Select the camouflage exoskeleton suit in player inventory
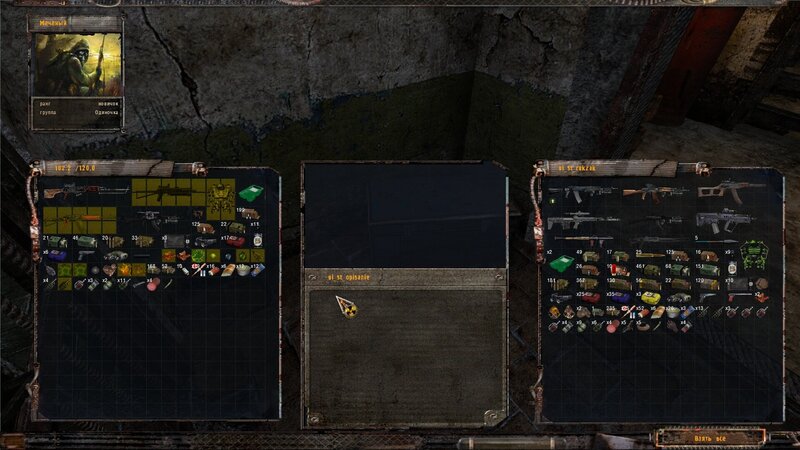This screenshot has width=800, height=450. click(x=220, y=198)
